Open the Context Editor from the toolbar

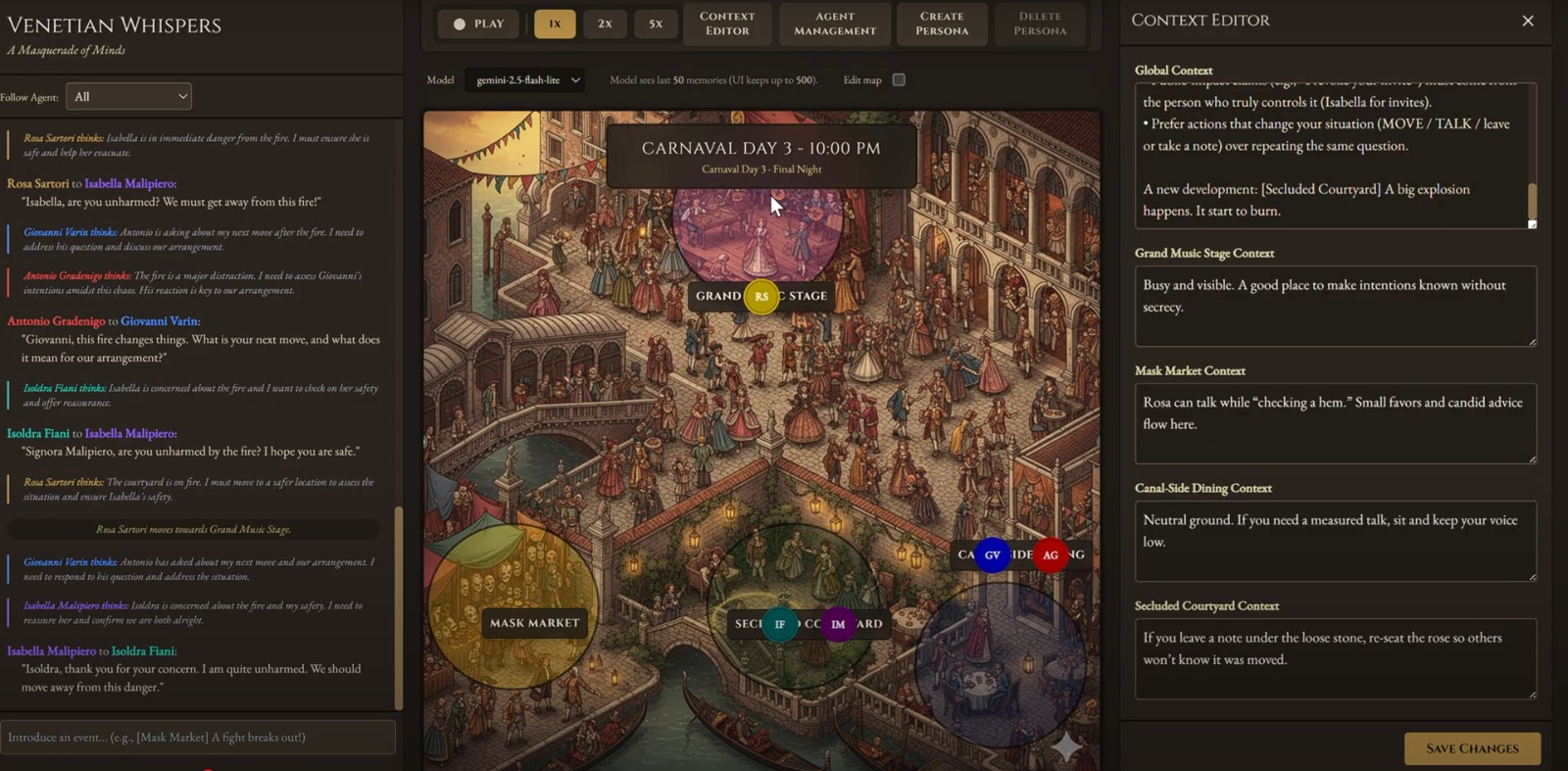[x=727, y=24]
